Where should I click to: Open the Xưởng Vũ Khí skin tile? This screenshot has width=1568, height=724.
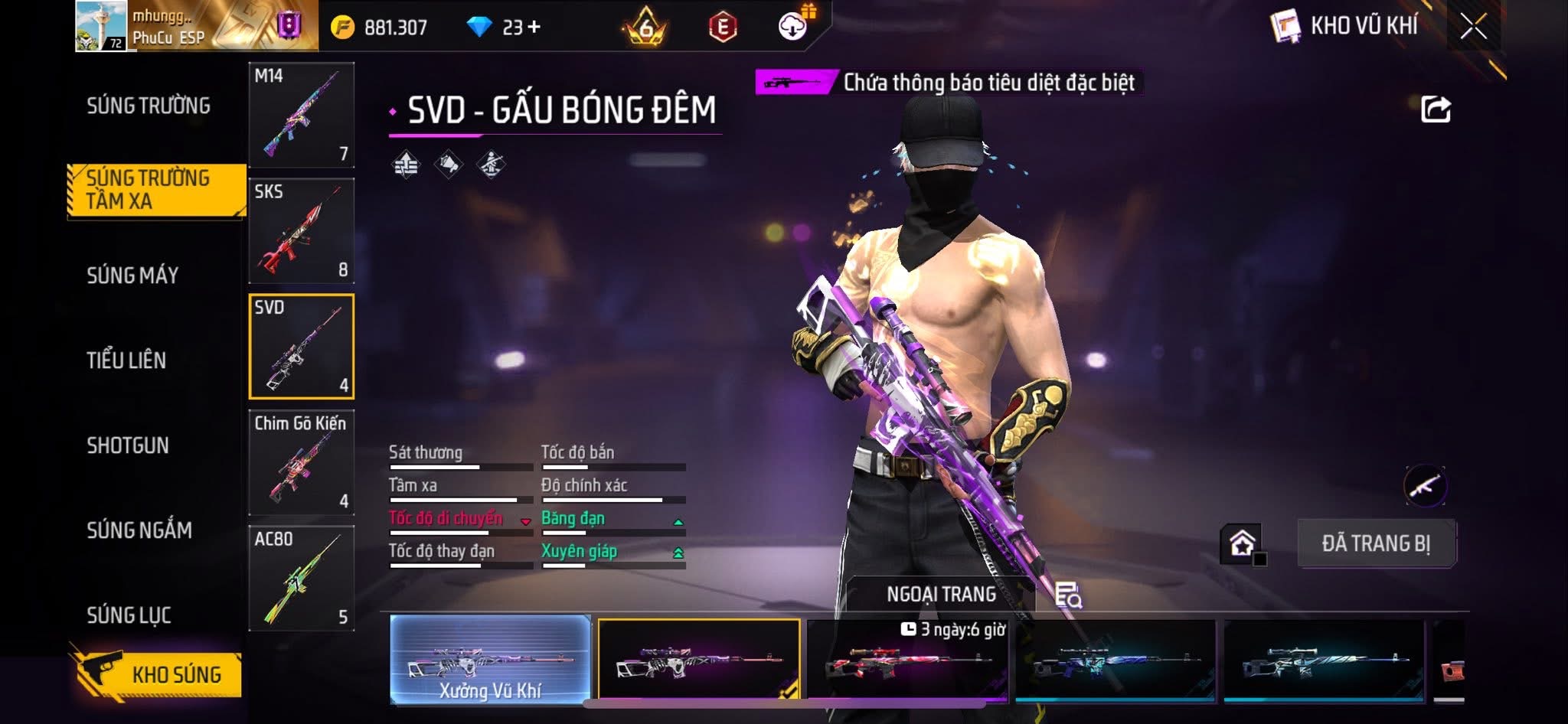coord(490,660)
